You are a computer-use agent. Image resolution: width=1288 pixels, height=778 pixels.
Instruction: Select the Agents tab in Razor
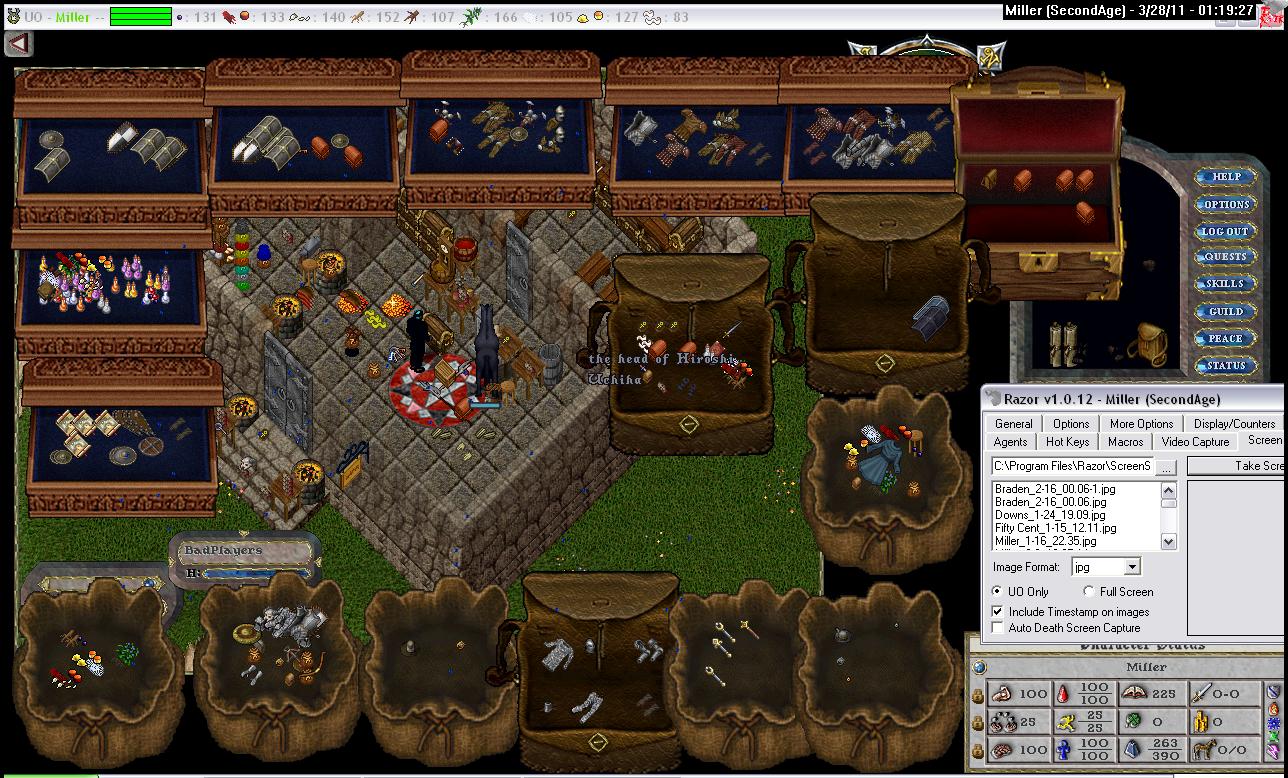tap(1010, 442)
